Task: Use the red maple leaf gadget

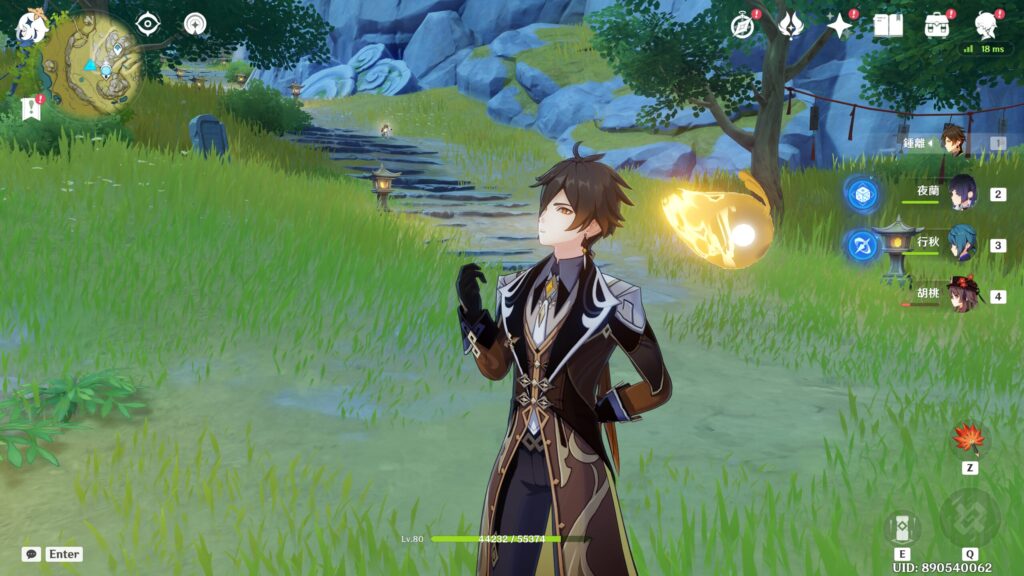Action: point(969,437)
